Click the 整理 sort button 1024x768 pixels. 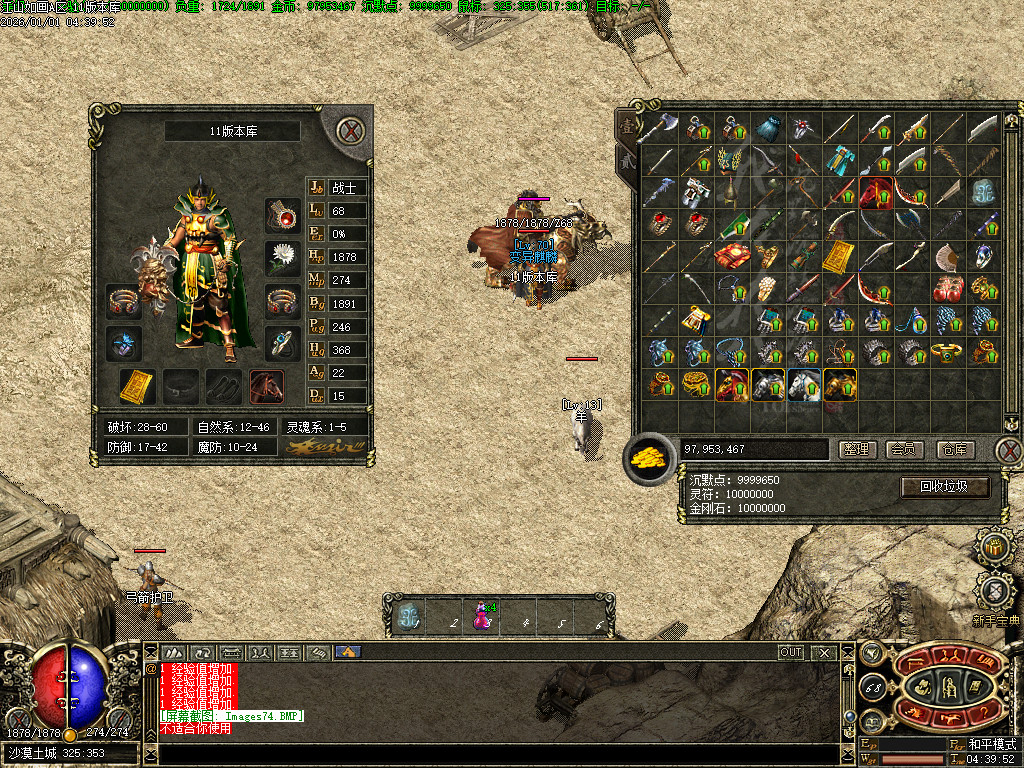[x=857, y=450]
